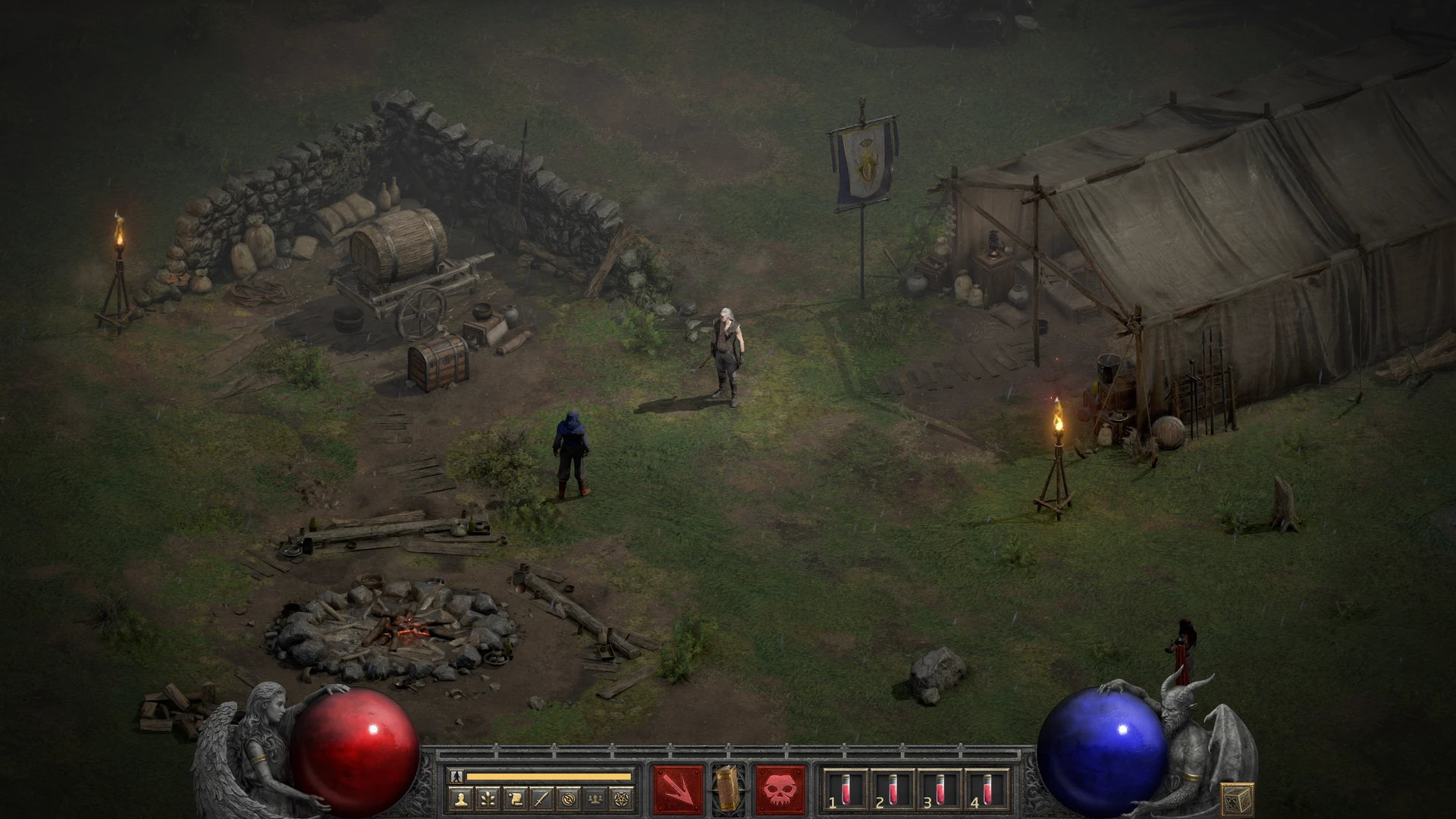
Task: Use the healing potion in belt slot 4
Action: 986,789
